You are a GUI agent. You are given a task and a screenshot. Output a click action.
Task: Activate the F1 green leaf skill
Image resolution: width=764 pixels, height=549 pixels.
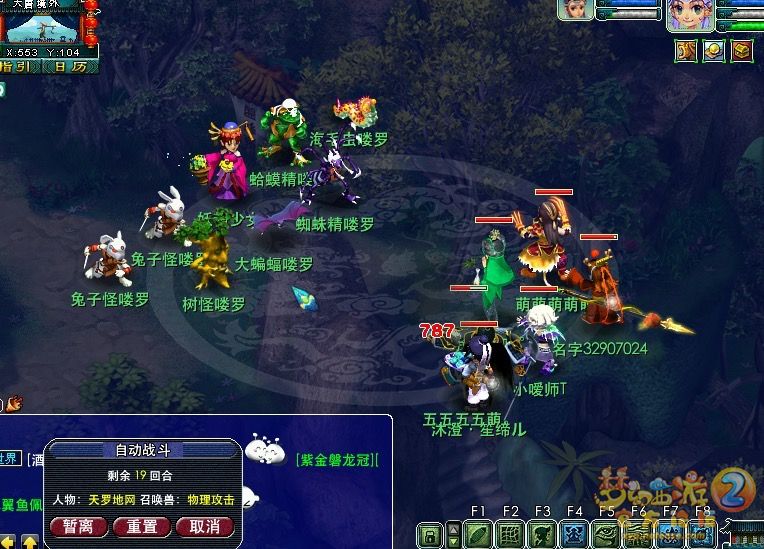pyautogui.click(x=478, y=535)
